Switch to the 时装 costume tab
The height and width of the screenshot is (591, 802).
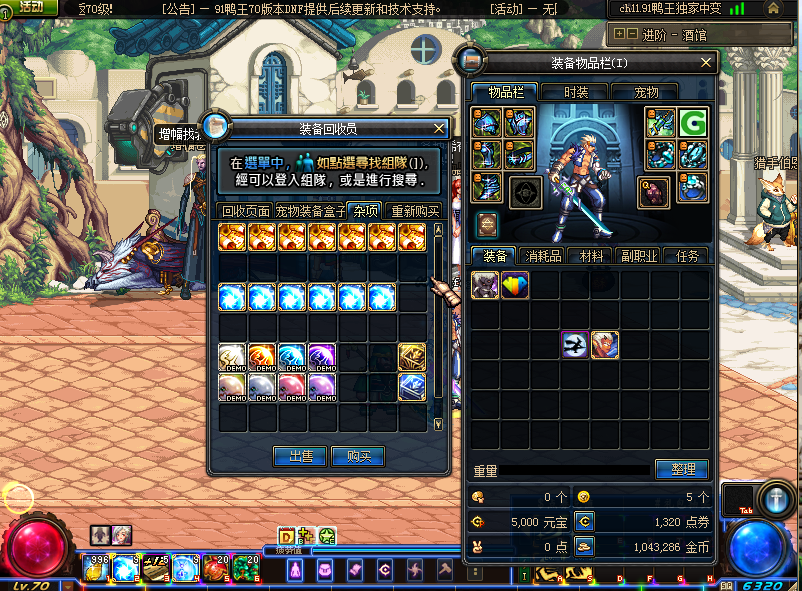[x=576, y=92]
